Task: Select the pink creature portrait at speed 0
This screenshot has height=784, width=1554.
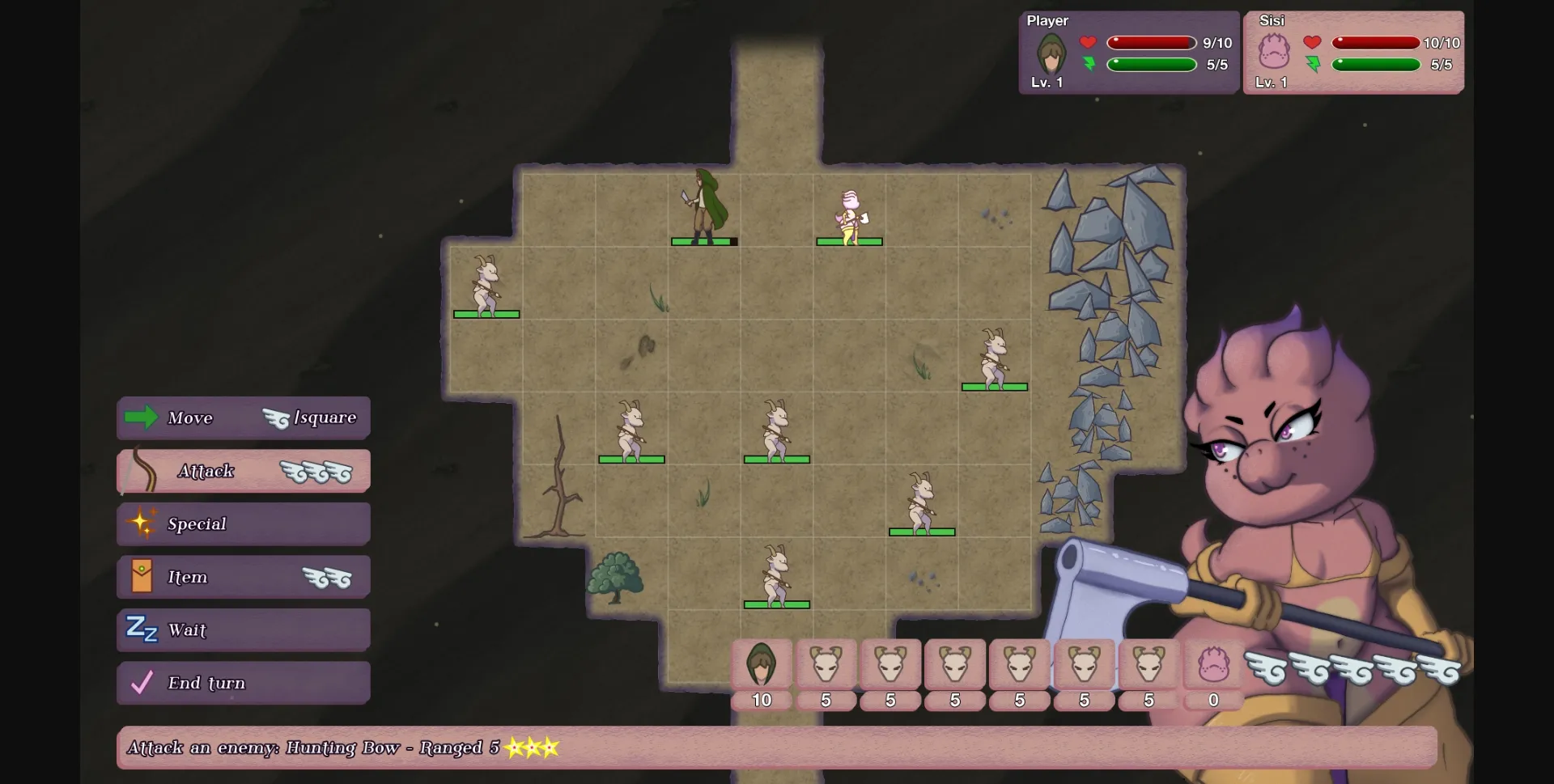Action: 1213,664
